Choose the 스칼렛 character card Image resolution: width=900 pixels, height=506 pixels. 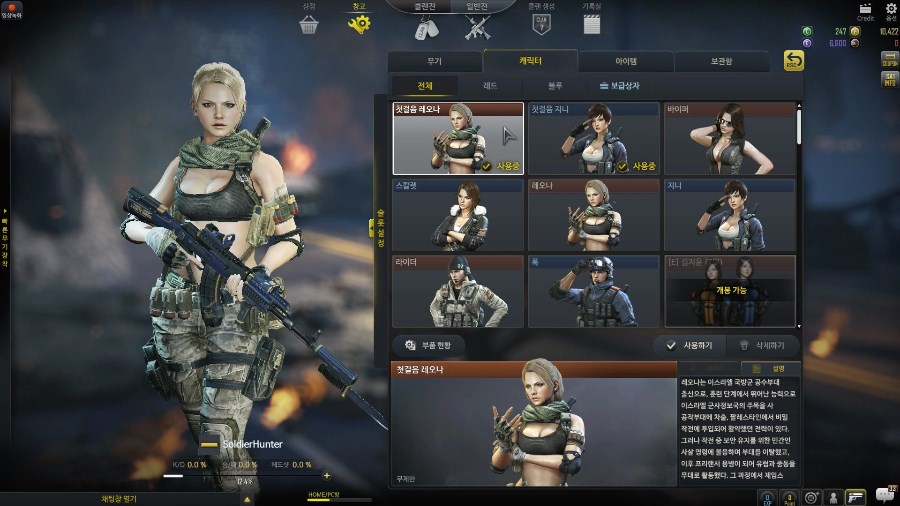coord(457,214)
